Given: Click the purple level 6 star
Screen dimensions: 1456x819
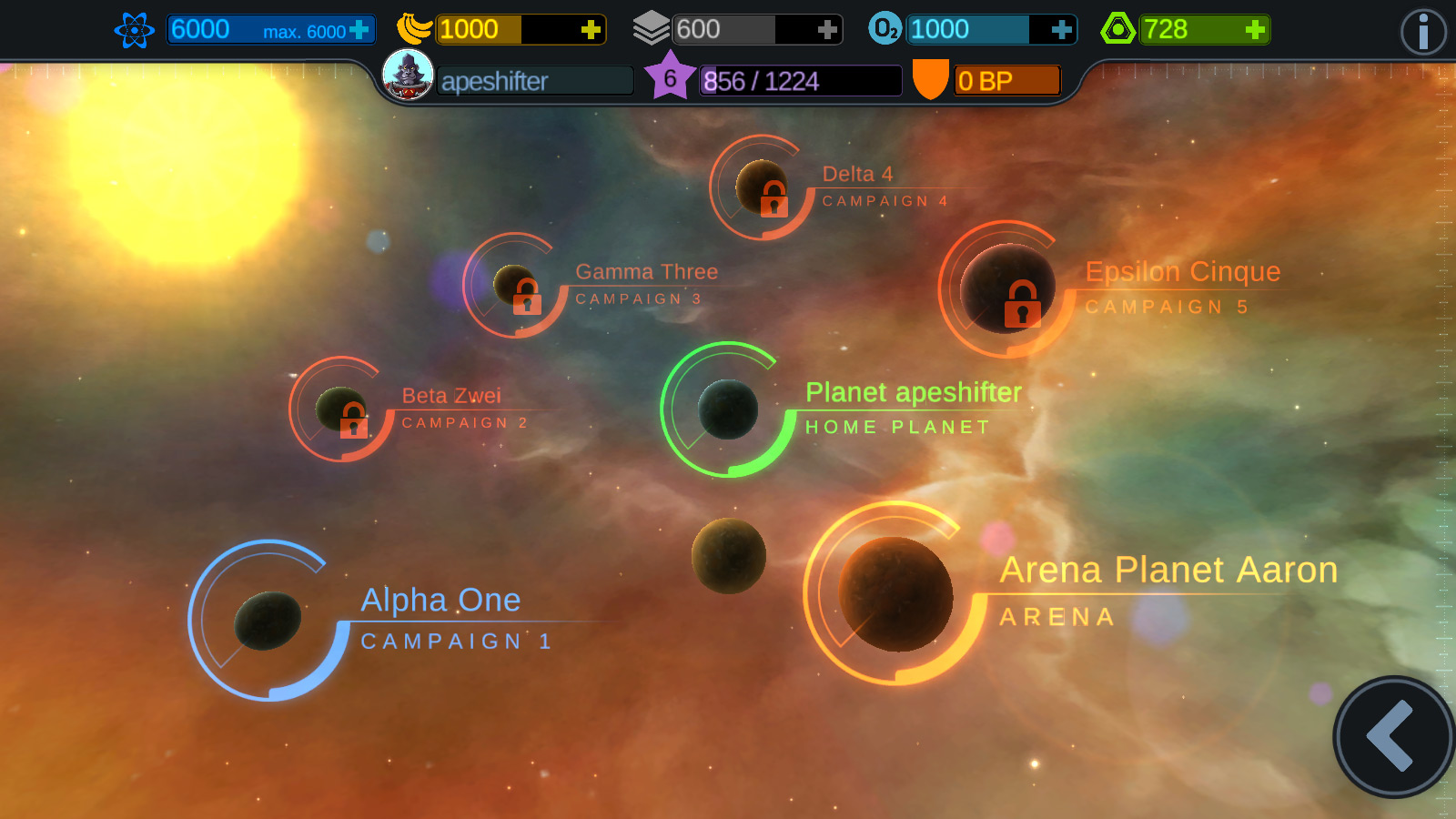Looking at the screenshot, I should [x=670, y=77].
